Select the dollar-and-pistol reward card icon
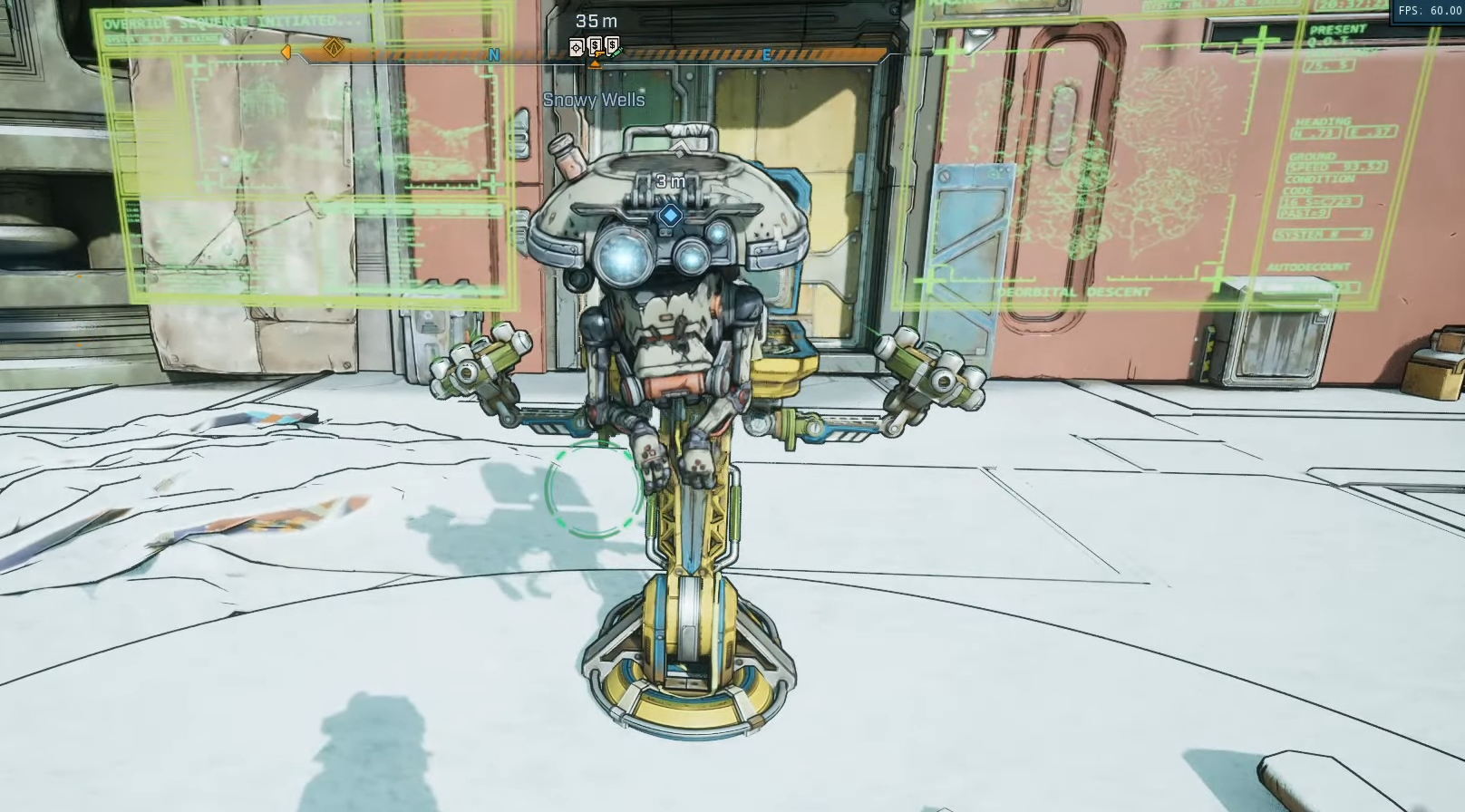Screen dimensions: 1465x812 pos(596,44)
